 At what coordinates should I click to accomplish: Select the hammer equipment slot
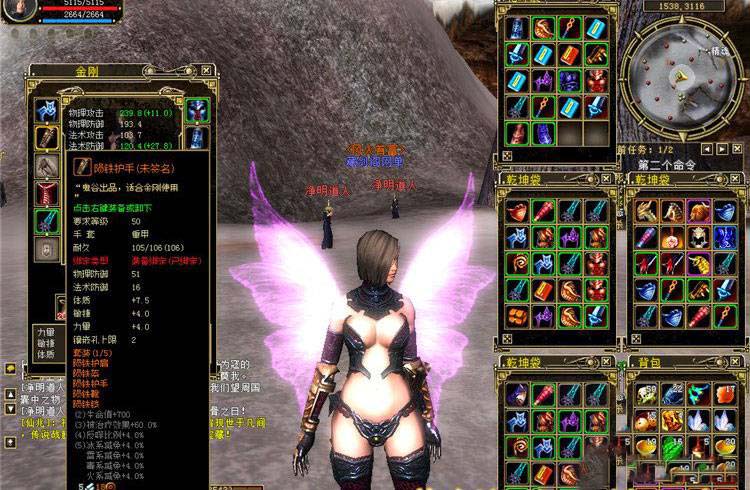46,166
